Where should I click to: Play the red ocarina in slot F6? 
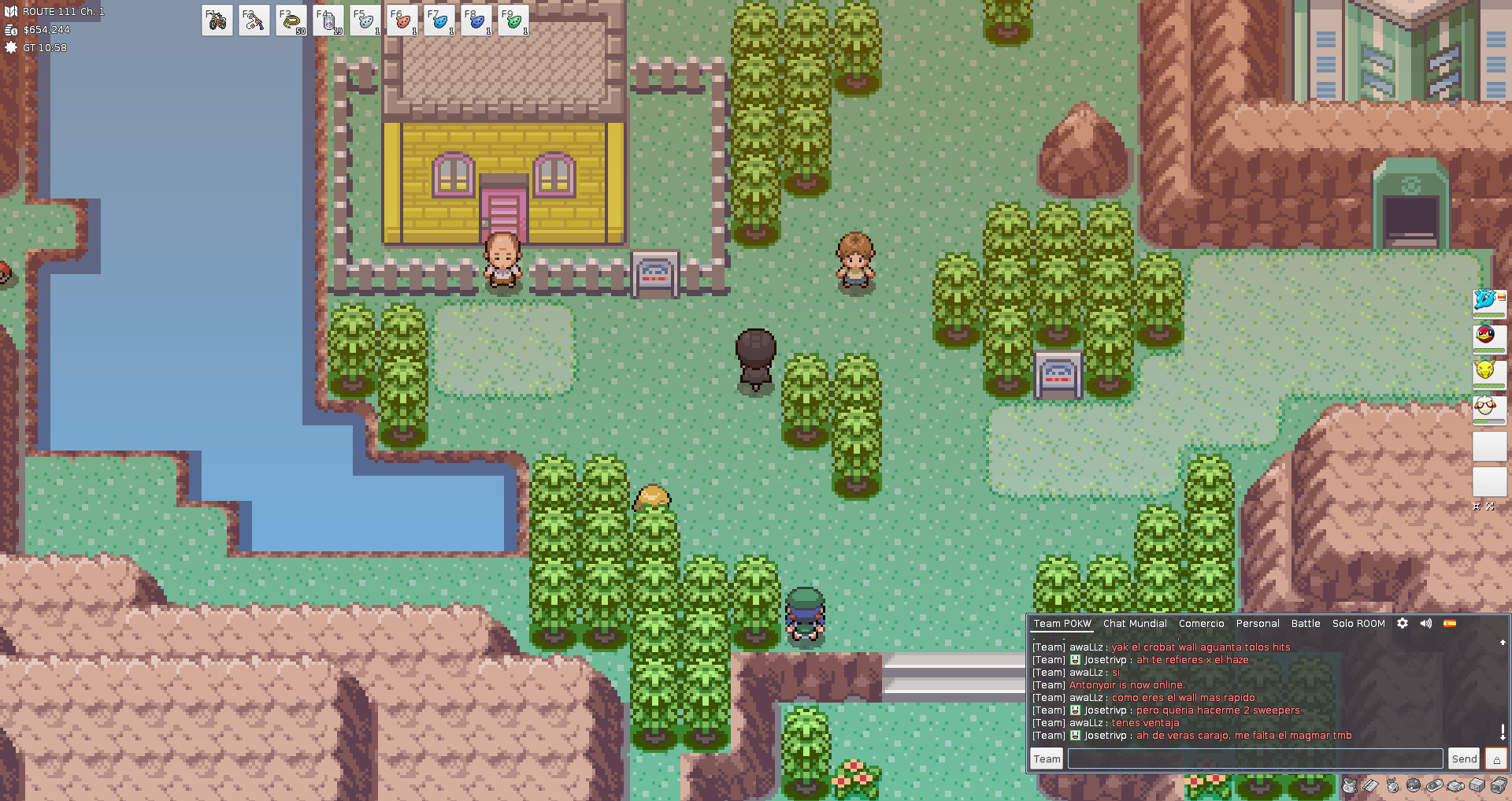coord(402,21)
